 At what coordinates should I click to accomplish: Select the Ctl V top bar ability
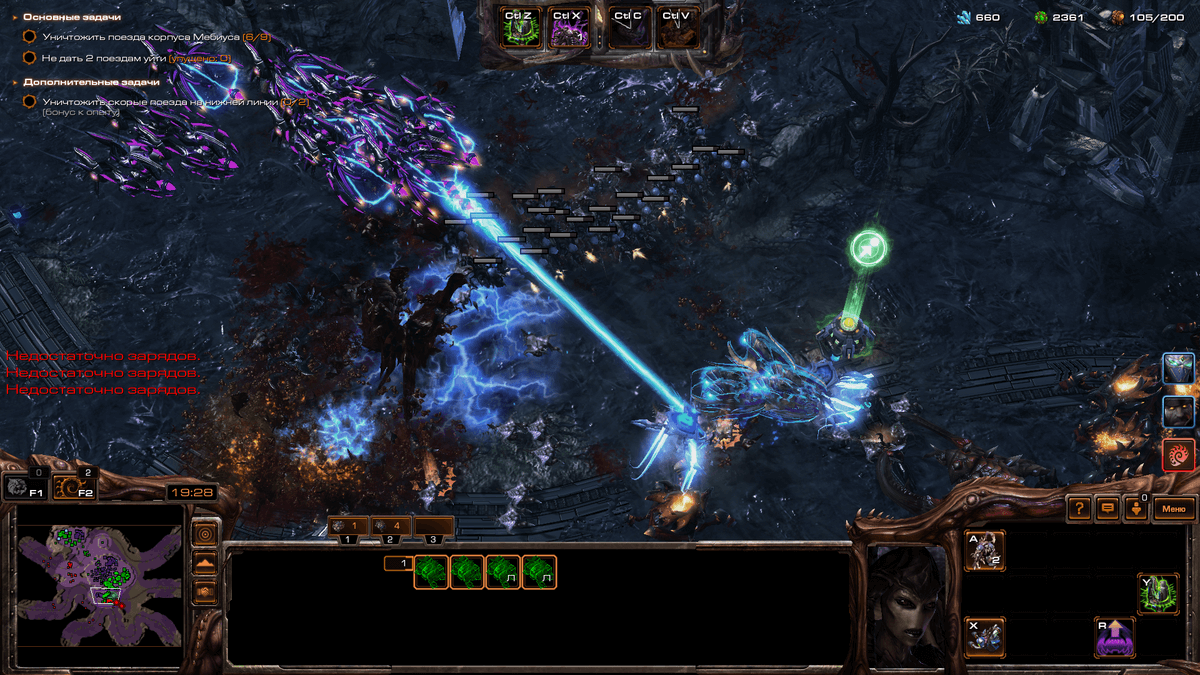point(677,28)
